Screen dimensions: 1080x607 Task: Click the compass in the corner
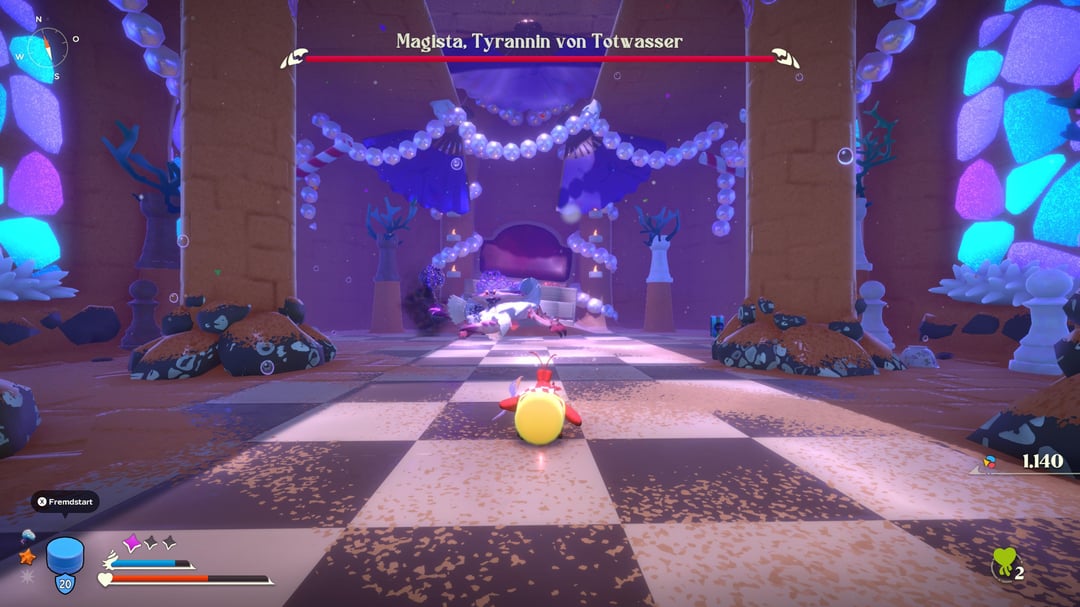tap(47, 46)
